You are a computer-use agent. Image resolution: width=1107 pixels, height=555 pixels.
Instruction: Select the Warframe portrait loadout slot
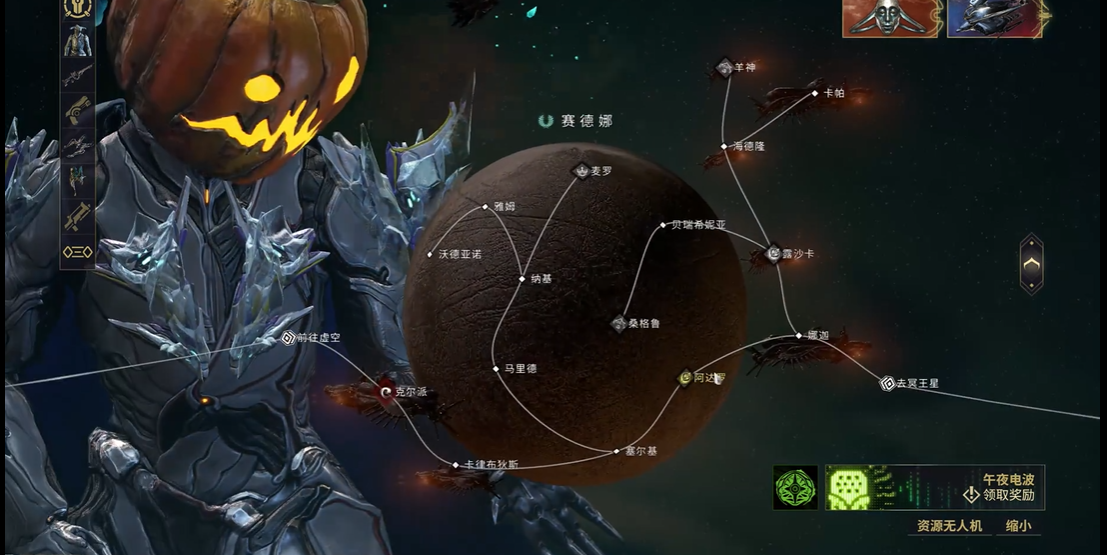77,42
